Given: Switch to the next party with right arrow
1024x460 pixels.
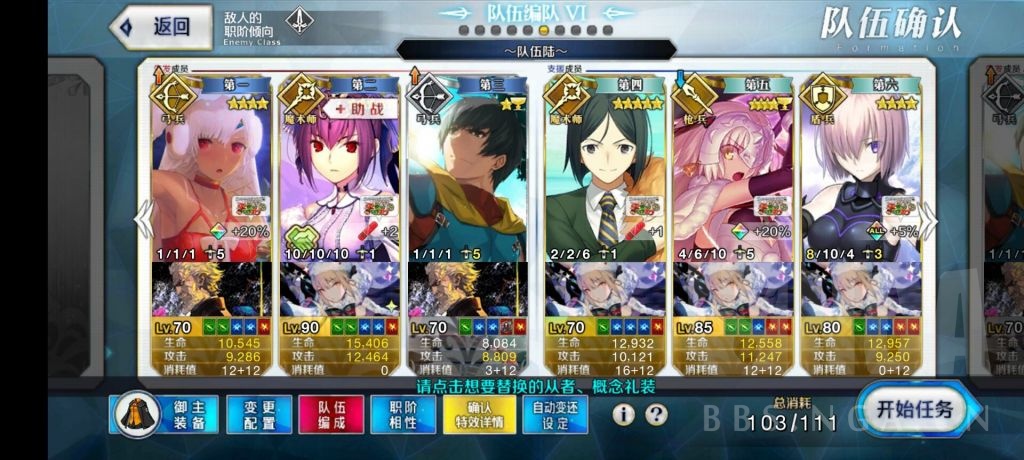Looking at the screenshot, I should pos(927,220).
